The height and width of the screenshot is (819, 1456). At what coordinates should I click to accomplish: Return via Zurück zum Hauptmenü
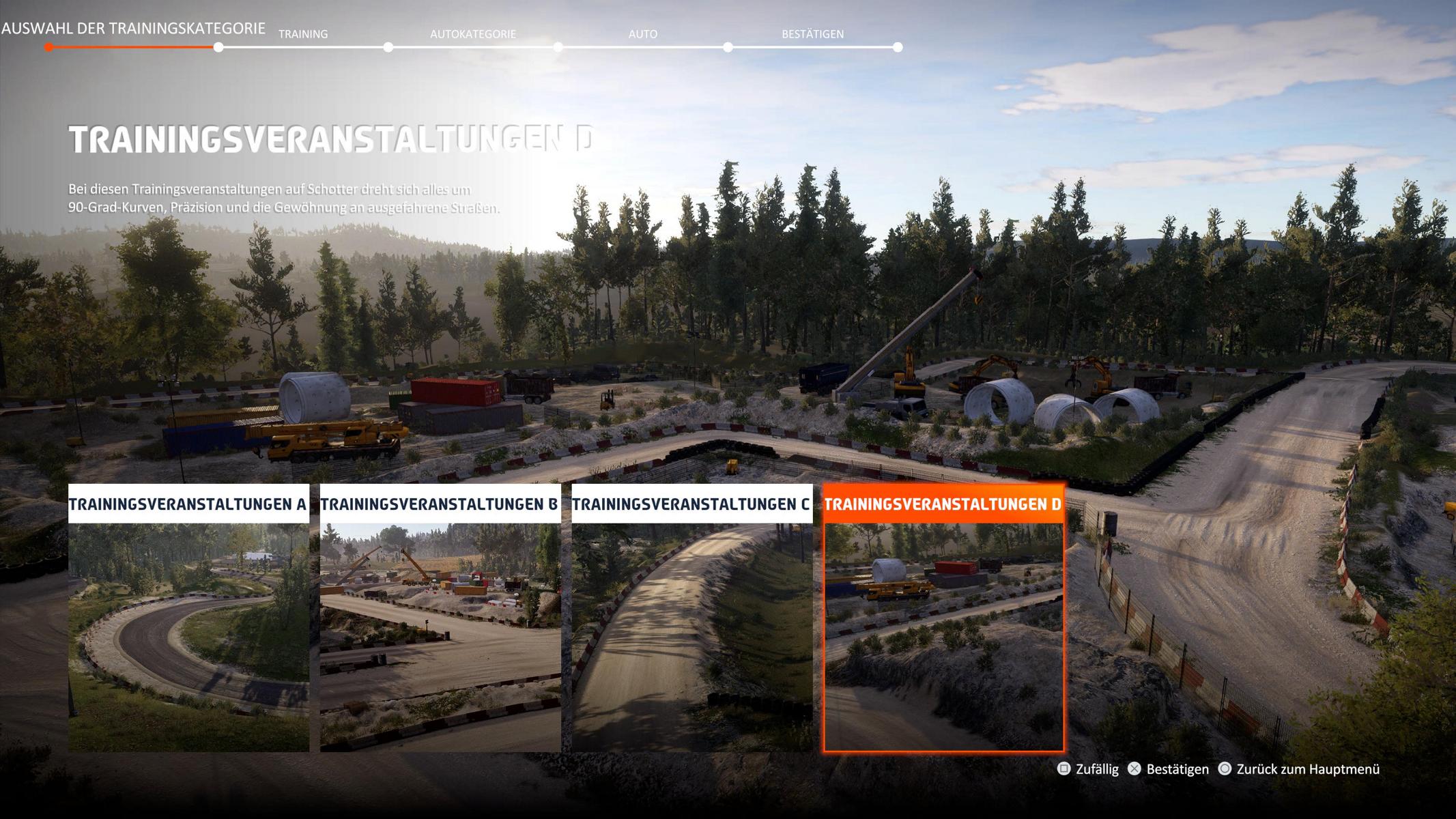point(1299,769)
